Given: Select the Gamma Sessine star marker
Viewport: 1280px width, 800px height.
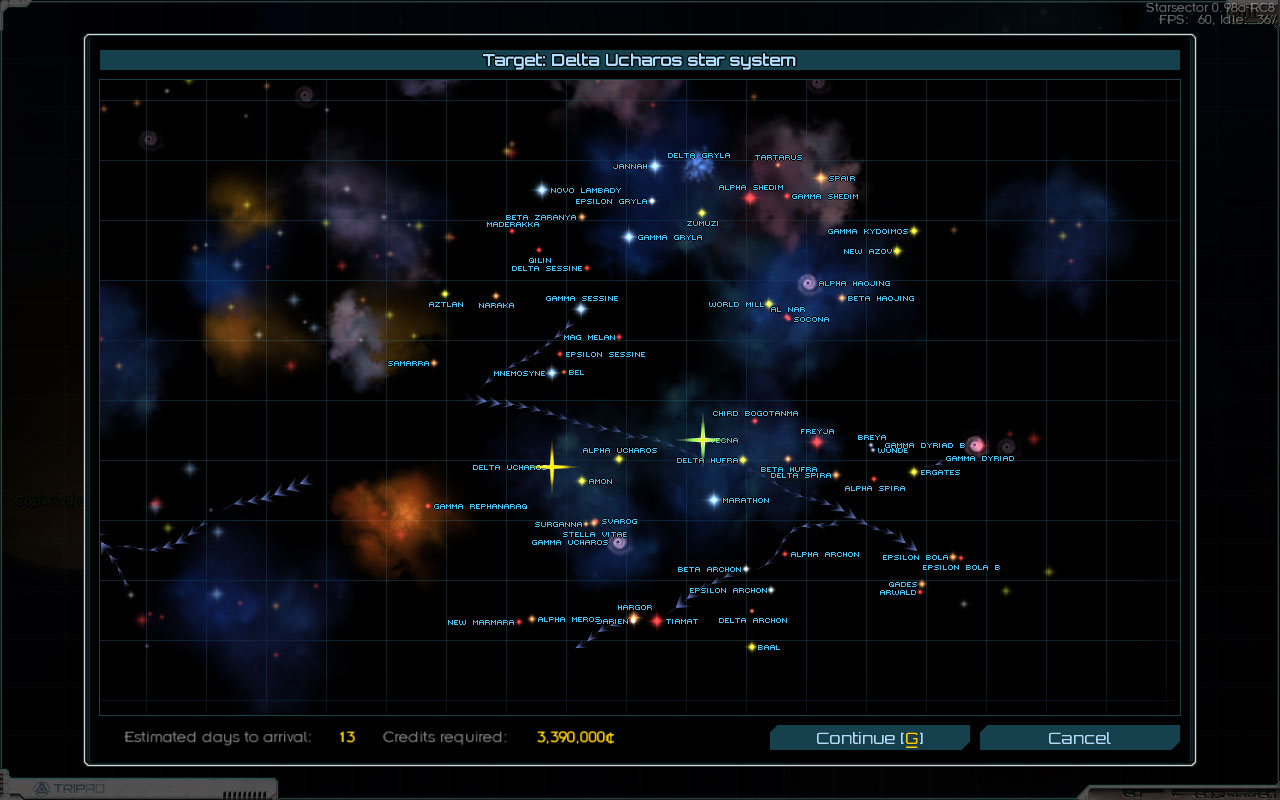Looking at the screenshot, I should (580, 309).
